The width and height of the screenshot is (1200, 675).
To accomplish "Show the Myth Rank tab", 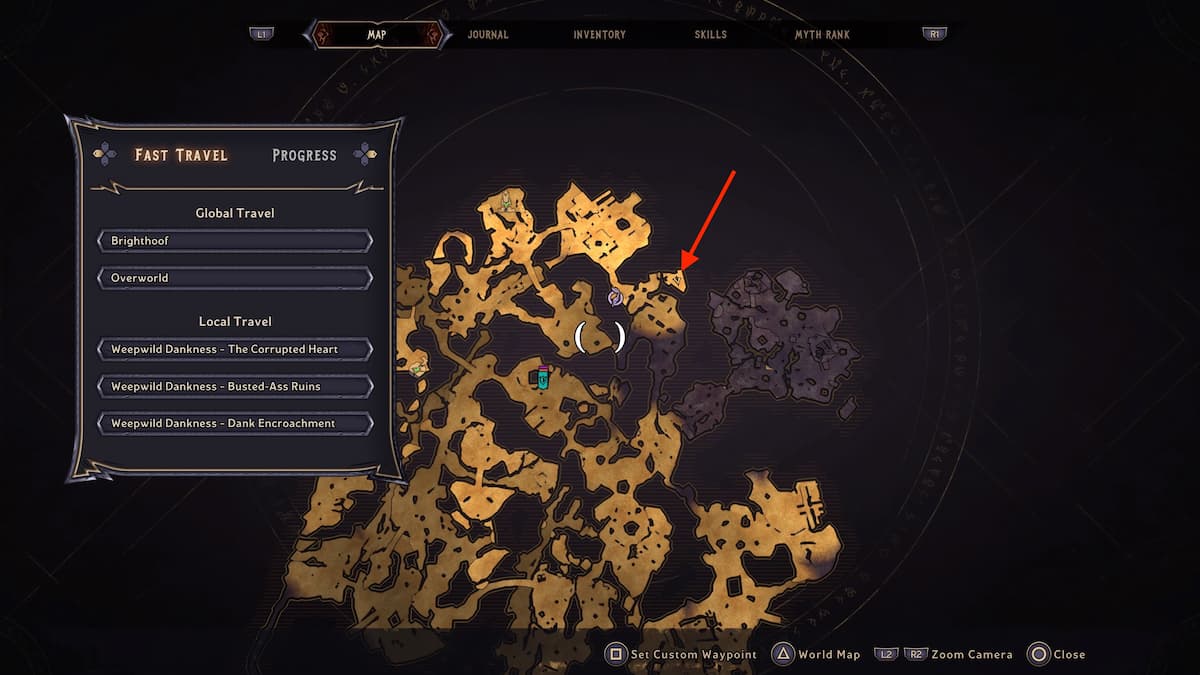I will tap(823, 35).
